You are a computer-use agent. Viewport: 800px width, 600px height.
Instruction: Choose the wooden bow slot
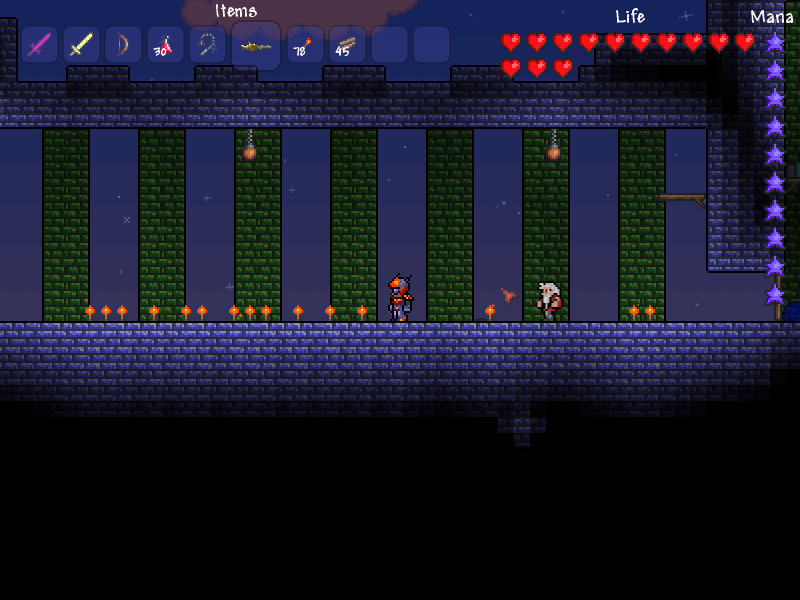coord(123,45)
